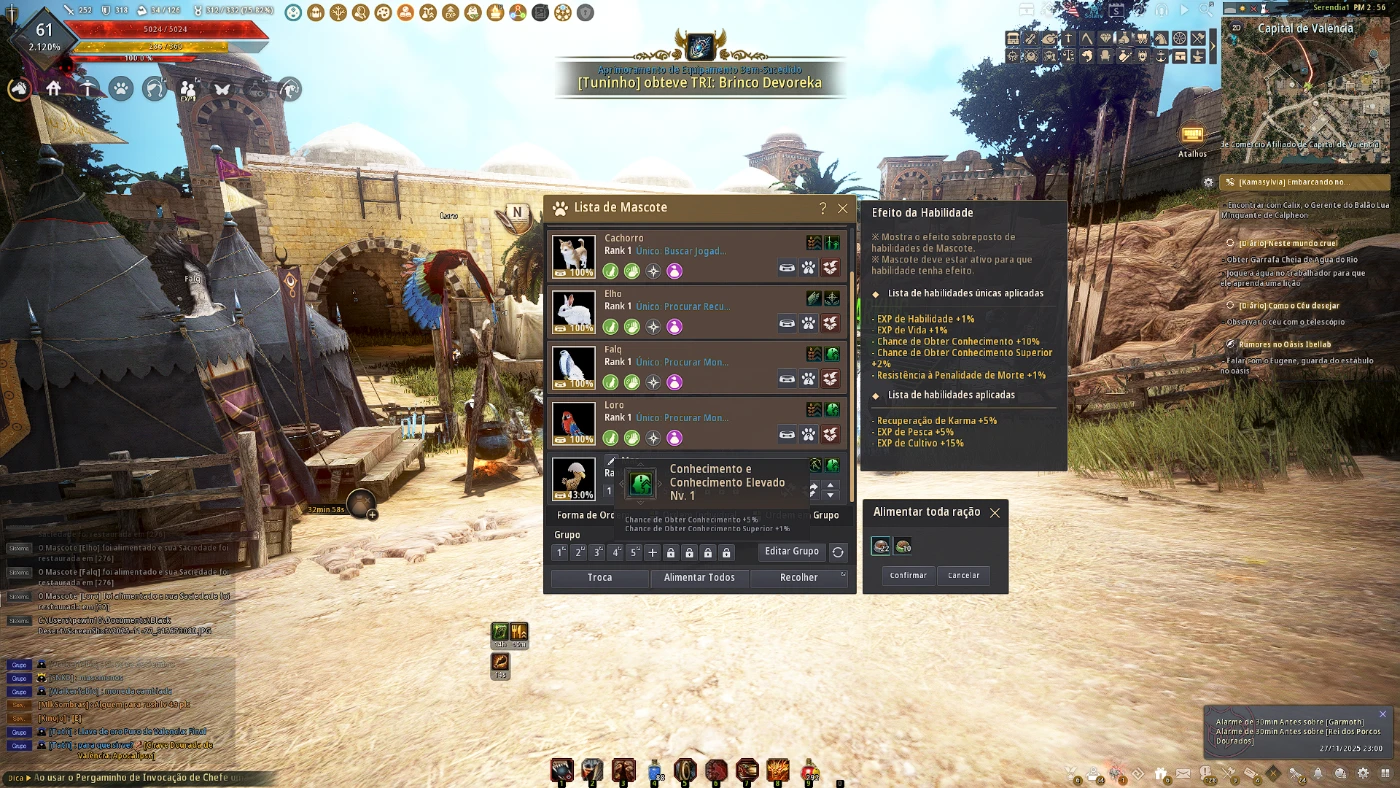Click the paw icon in Falq's row
Viewport: 1400px width, 788px height.
tap(808, 378)
